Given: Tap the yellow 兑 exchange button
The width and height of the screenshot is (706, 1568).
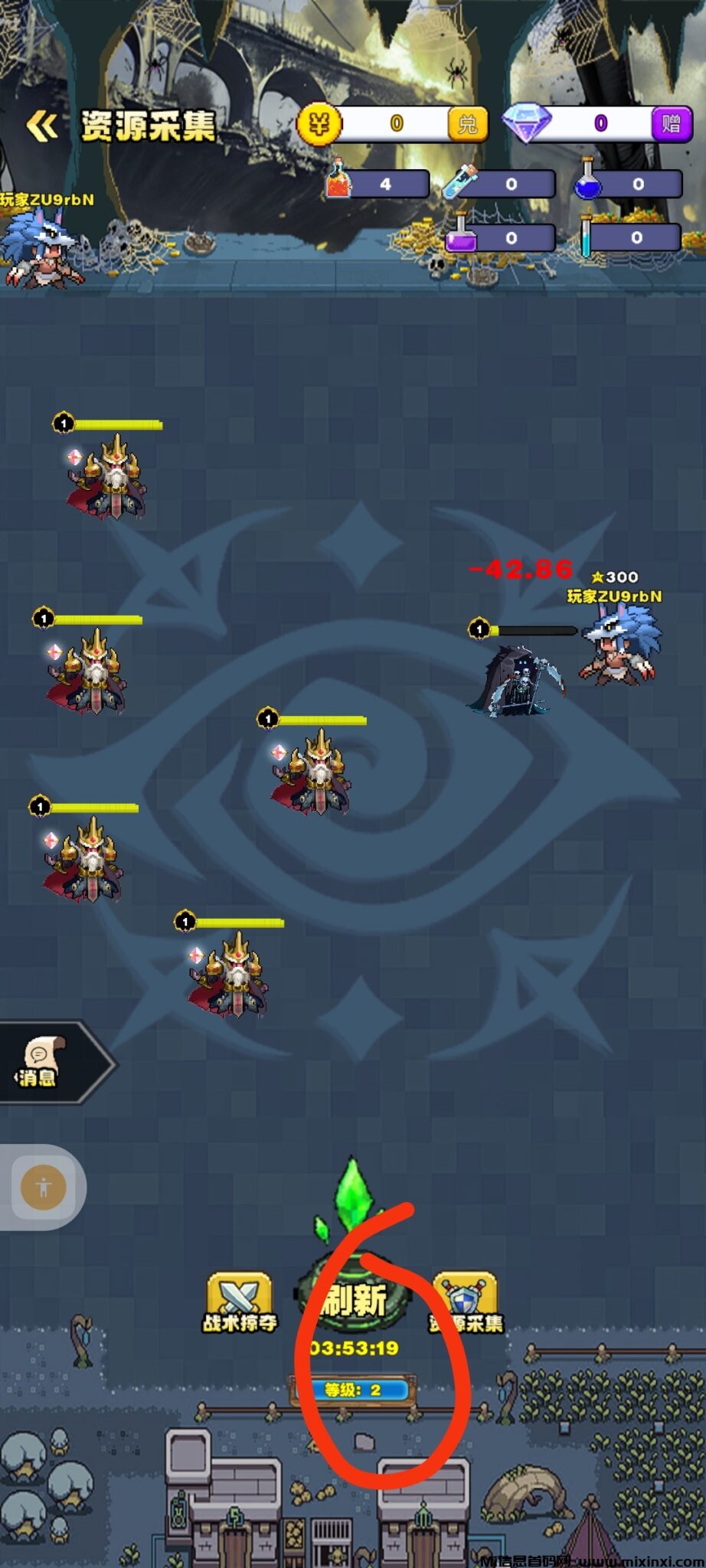Looking at the screenshot, I should [467, 124].
